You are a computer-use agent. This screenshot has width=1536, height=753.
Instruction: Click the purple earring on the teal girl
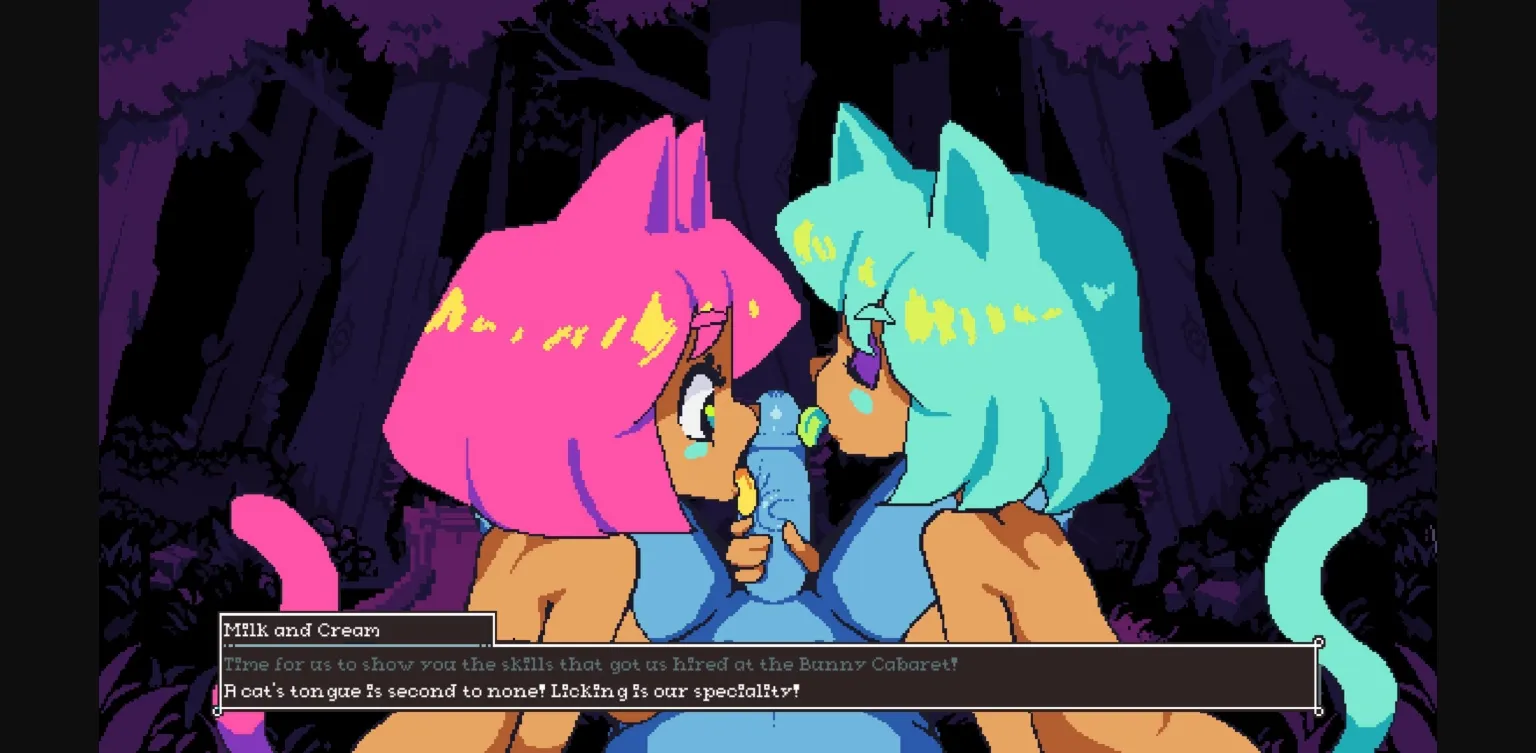[x=866, y=365]
